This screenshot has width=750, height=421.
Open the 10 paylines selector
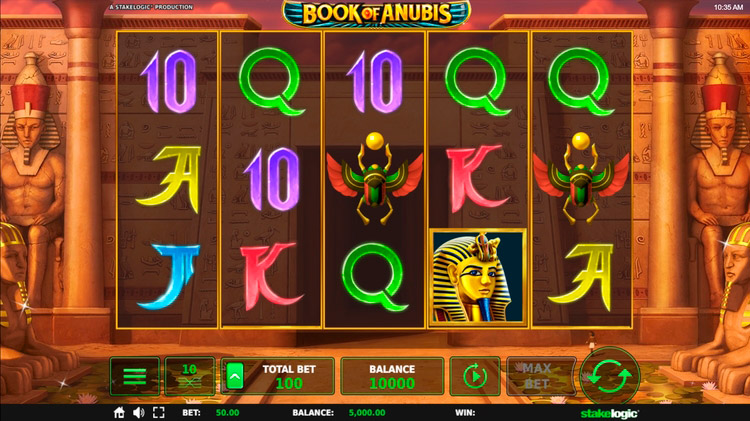coord(189,376)
